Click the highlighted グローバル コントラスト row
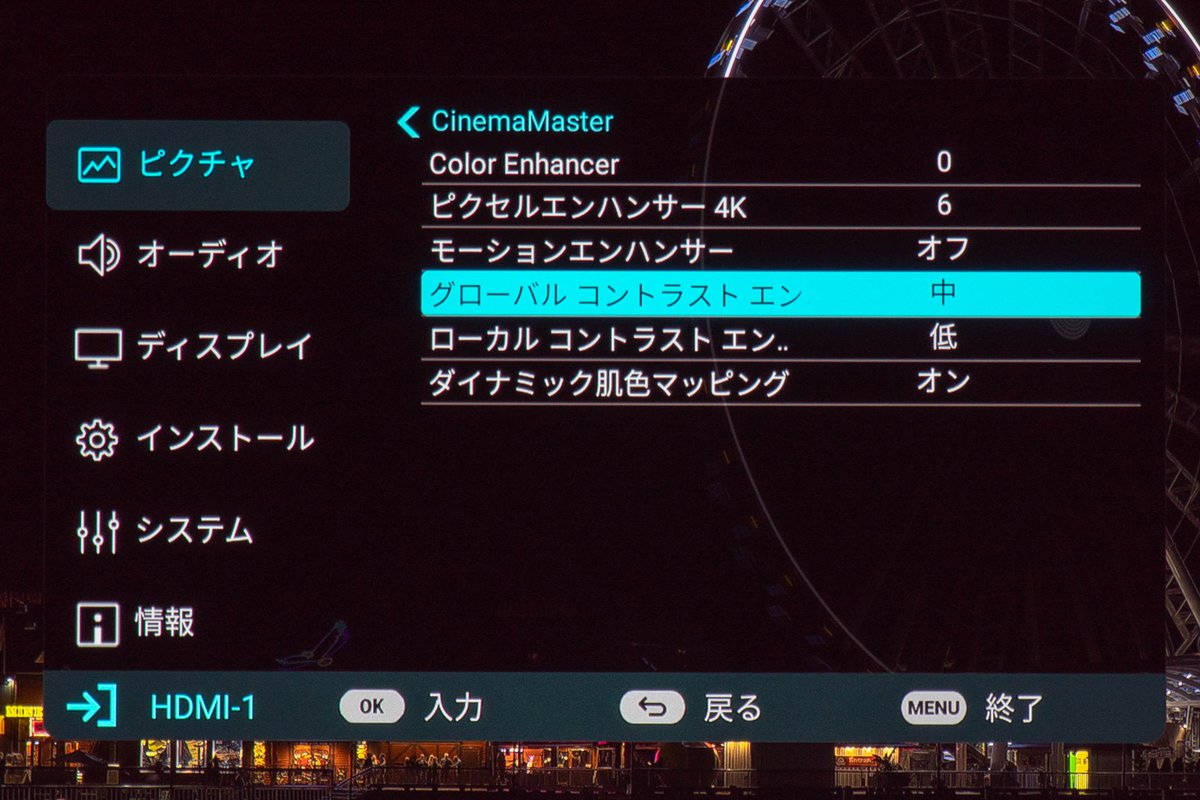The height and width of the screenshot is (800, 1200). click(780, 294)
